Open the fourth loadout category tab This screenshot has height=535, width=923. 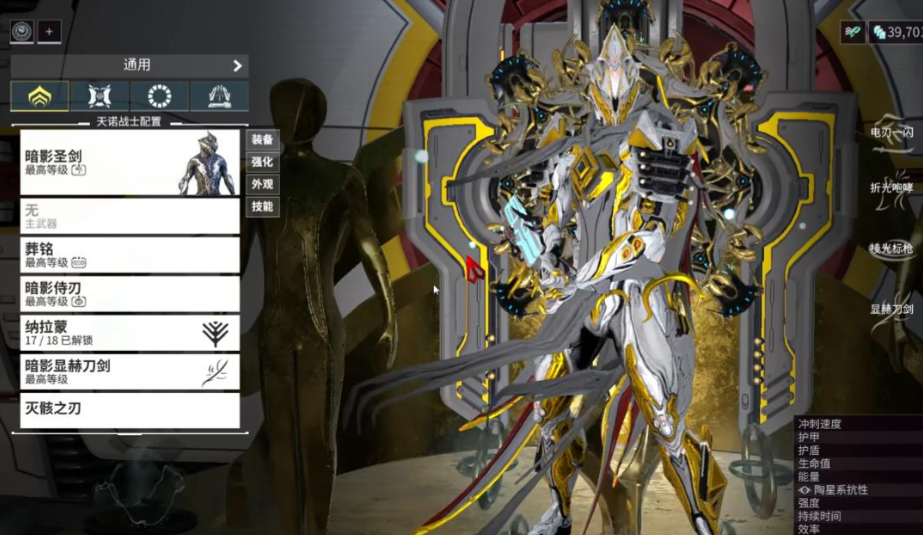pos(219,96)
